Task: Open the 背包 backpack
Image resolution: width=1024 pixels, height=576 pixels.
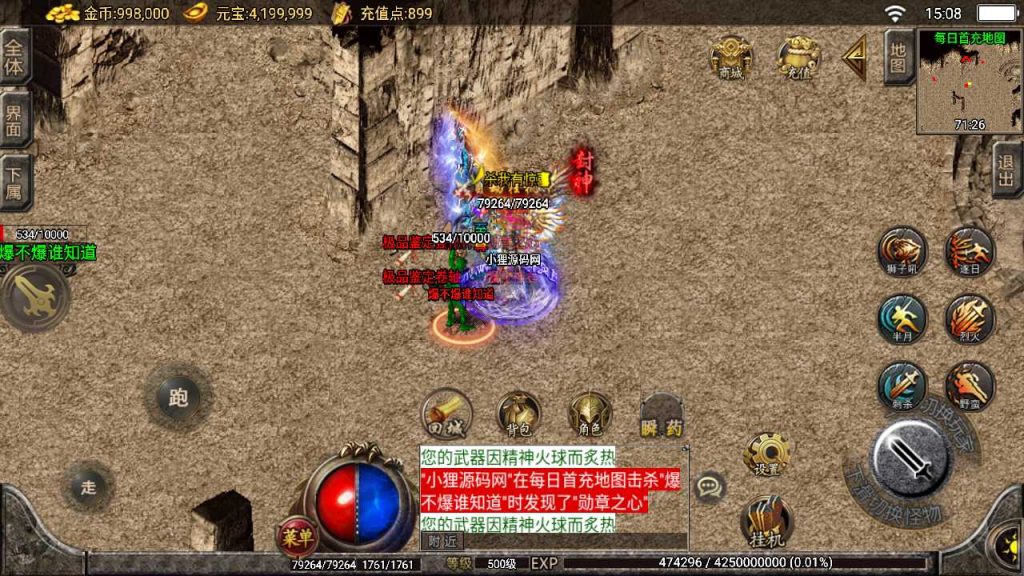Action: pyautogui.click(x=519, y=413)
